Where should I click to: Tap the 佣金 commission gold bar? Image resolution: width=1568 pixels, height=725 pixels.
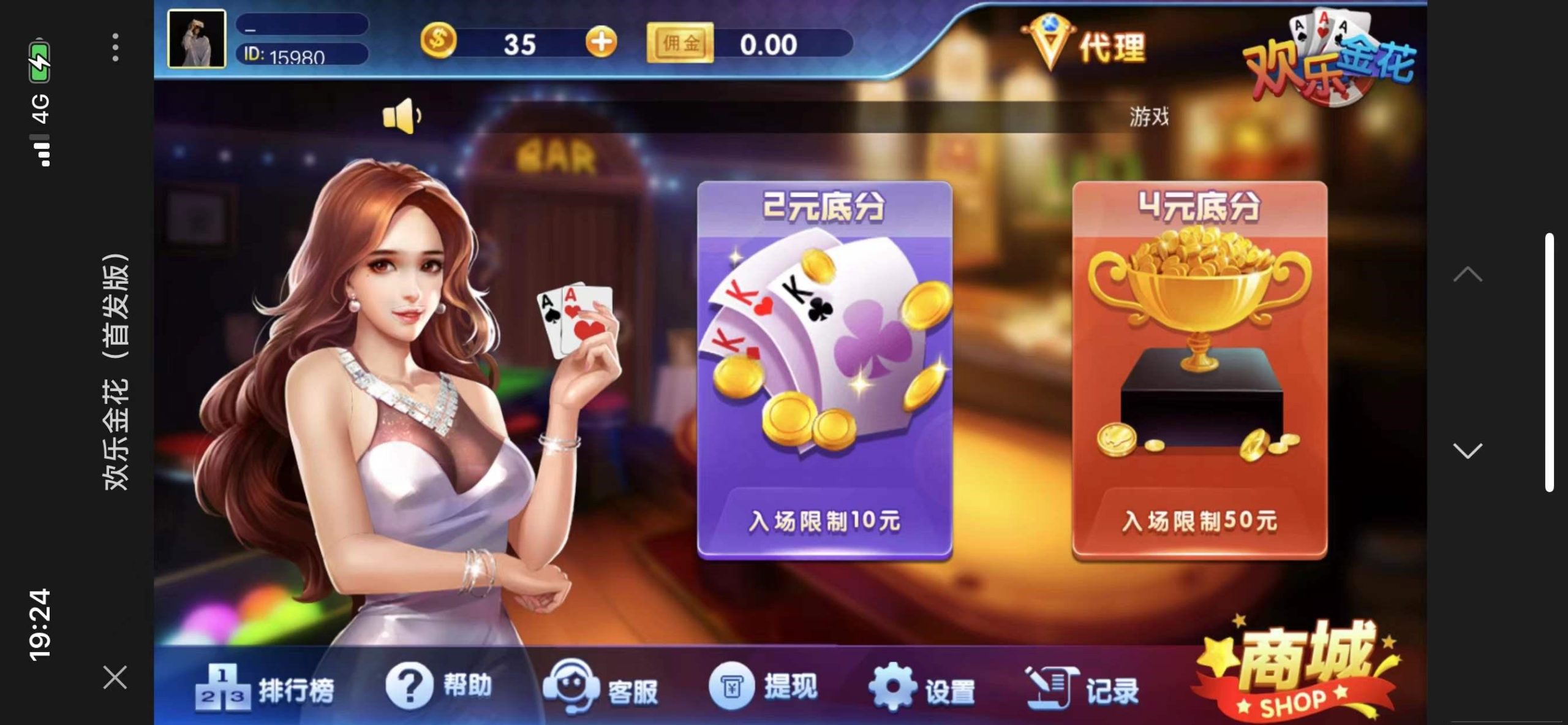tap(682, 44)
